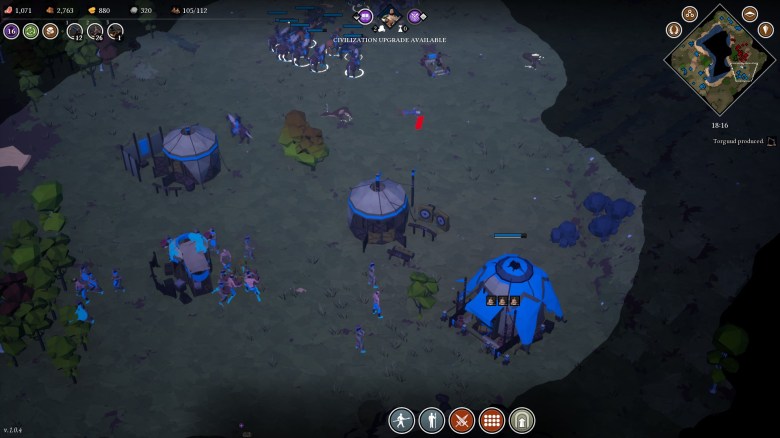Select the unit group showing count 26

pos(96,31)
